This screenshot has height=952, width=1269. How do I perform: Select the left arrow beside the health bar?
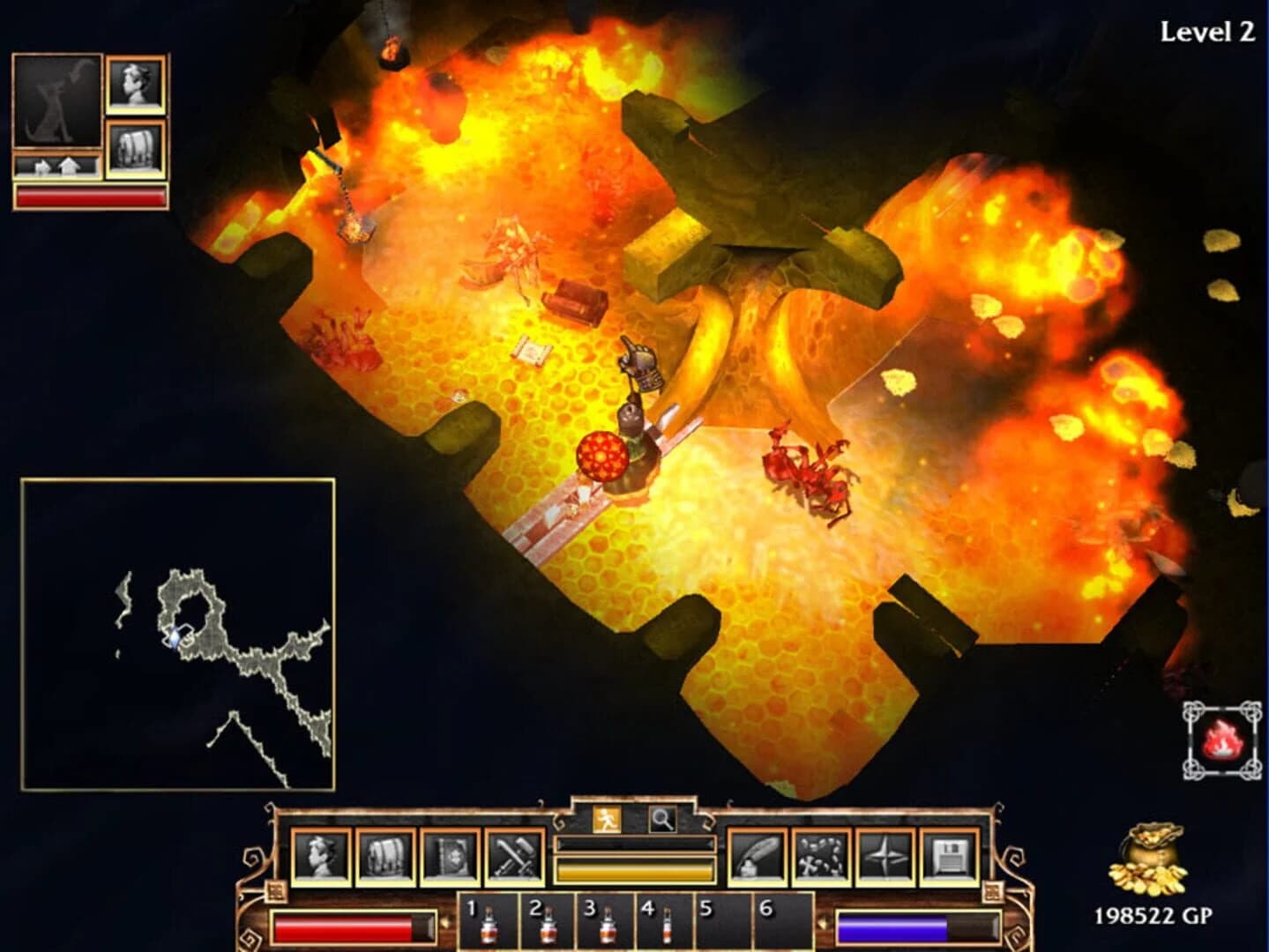tap(444, 923)
